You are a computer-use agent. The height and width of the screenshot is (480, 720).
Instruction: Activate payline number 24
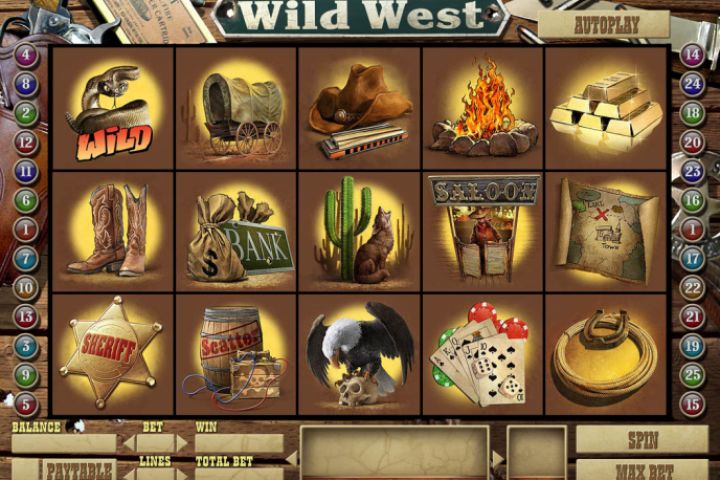tap(692, 85)
